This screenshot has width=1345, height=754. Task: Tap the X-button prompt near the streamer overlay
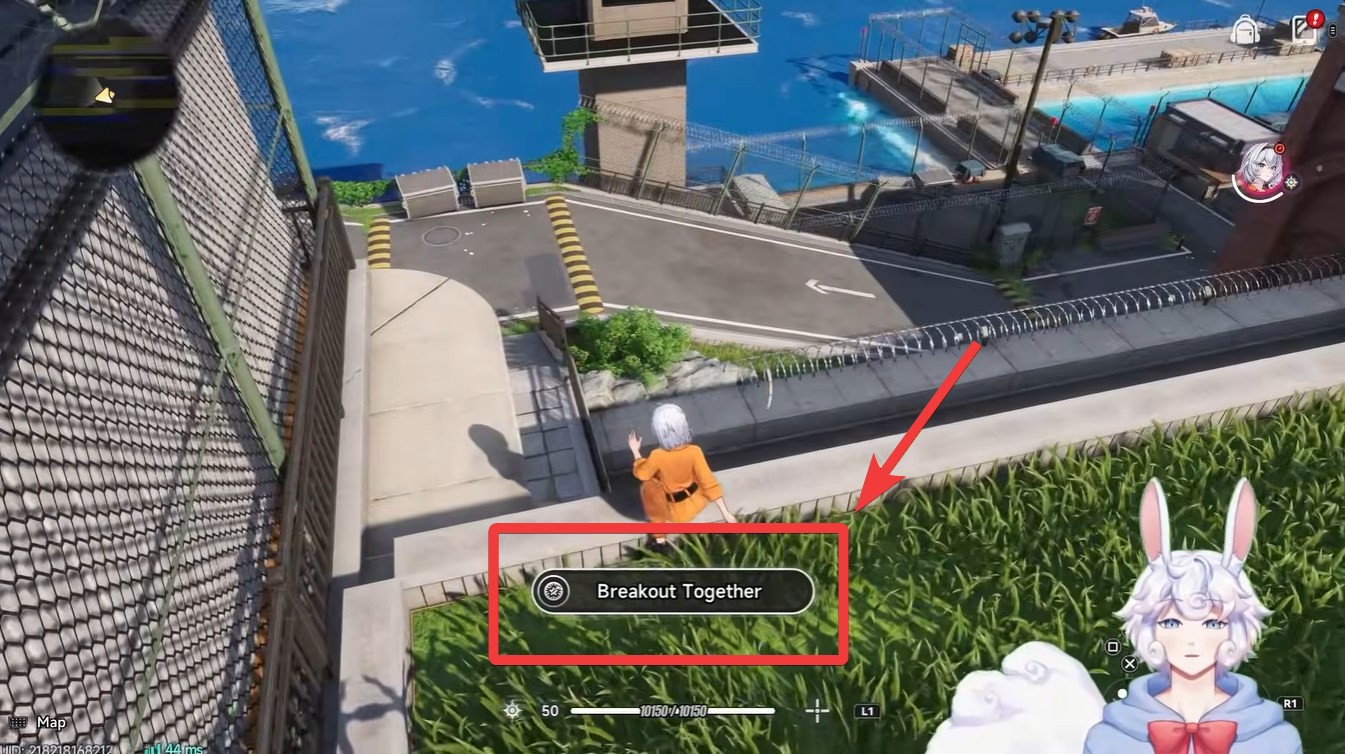point(1130,663)
